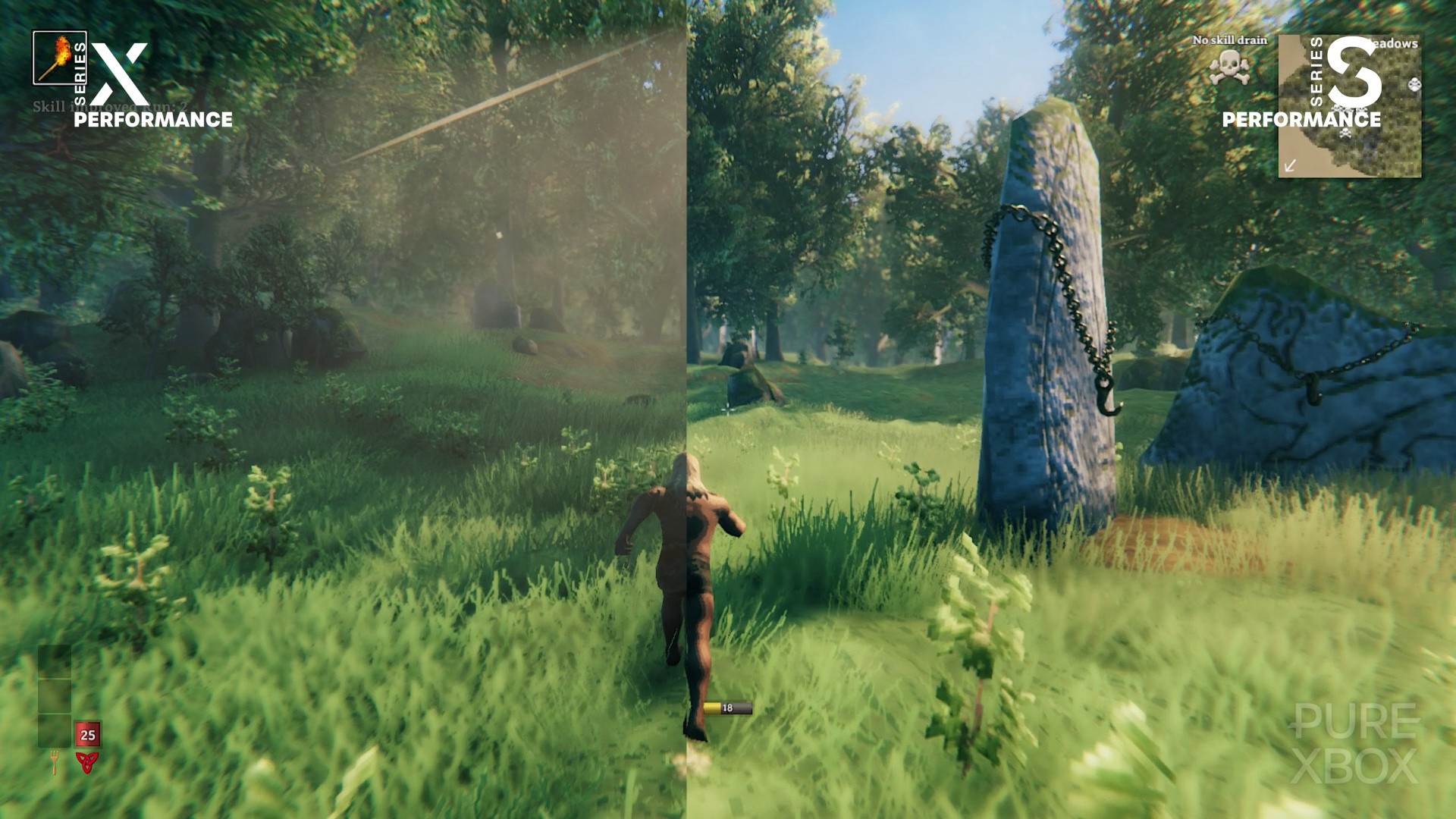The height and width of the screenshot is (819, 1456).
Task: Toggle the Series S Performance label
Action: point(1301,120)
